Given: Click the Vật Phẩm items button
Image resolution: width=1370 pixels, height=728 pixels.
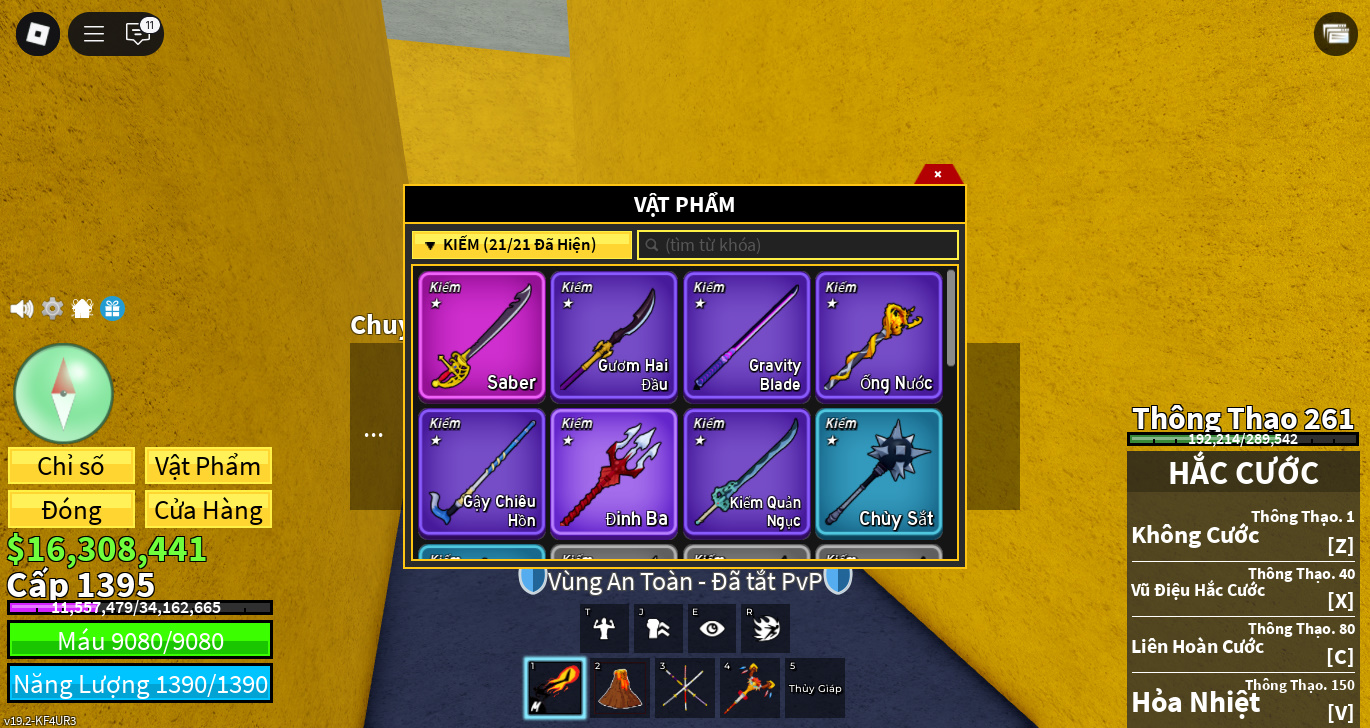Looking at the screenshot, I should (x=208, y=466).
